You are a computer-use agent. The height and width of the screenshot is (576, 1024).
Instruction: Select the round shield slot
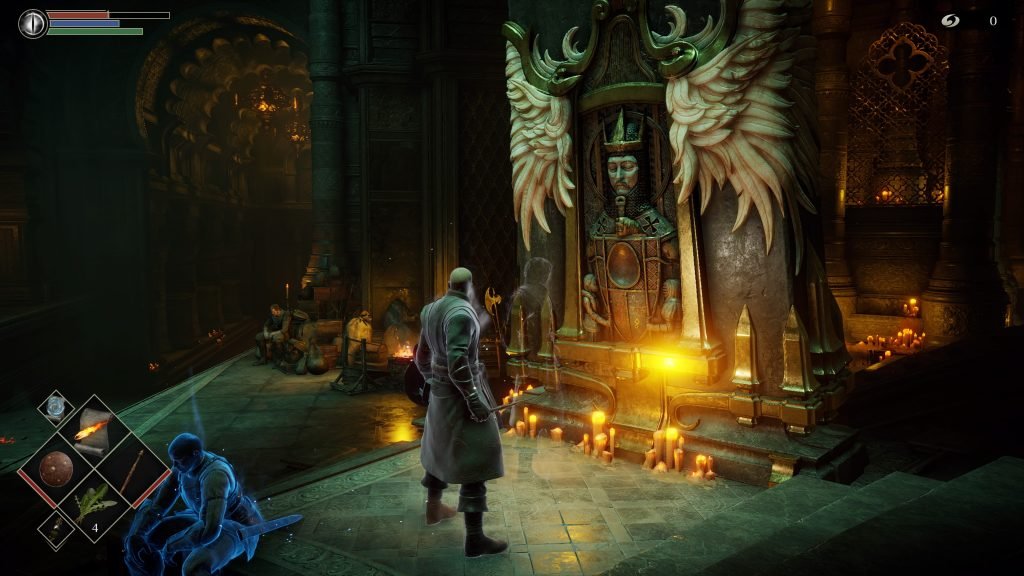pyautogui.click(x=58, y=469)
